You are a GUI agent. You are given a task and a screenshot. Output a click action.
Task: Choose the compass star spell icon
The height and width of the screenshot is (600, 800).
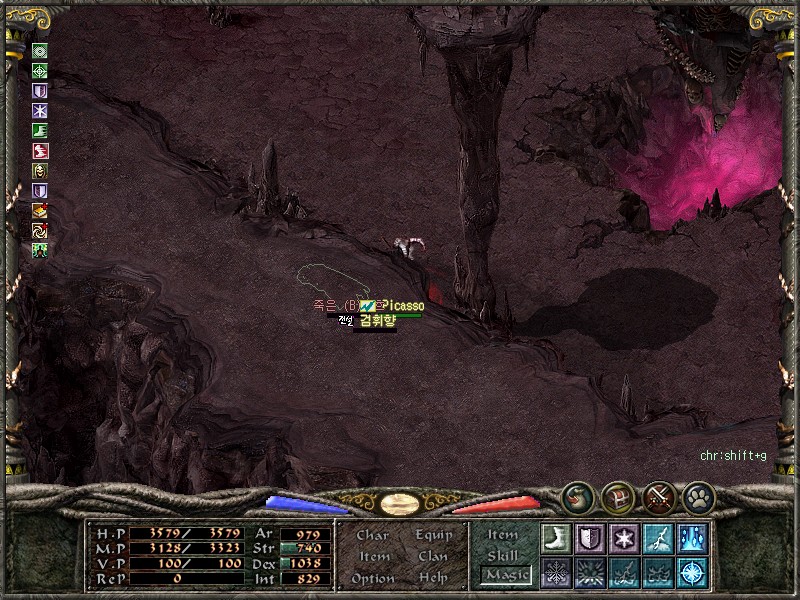pos(692,572)
